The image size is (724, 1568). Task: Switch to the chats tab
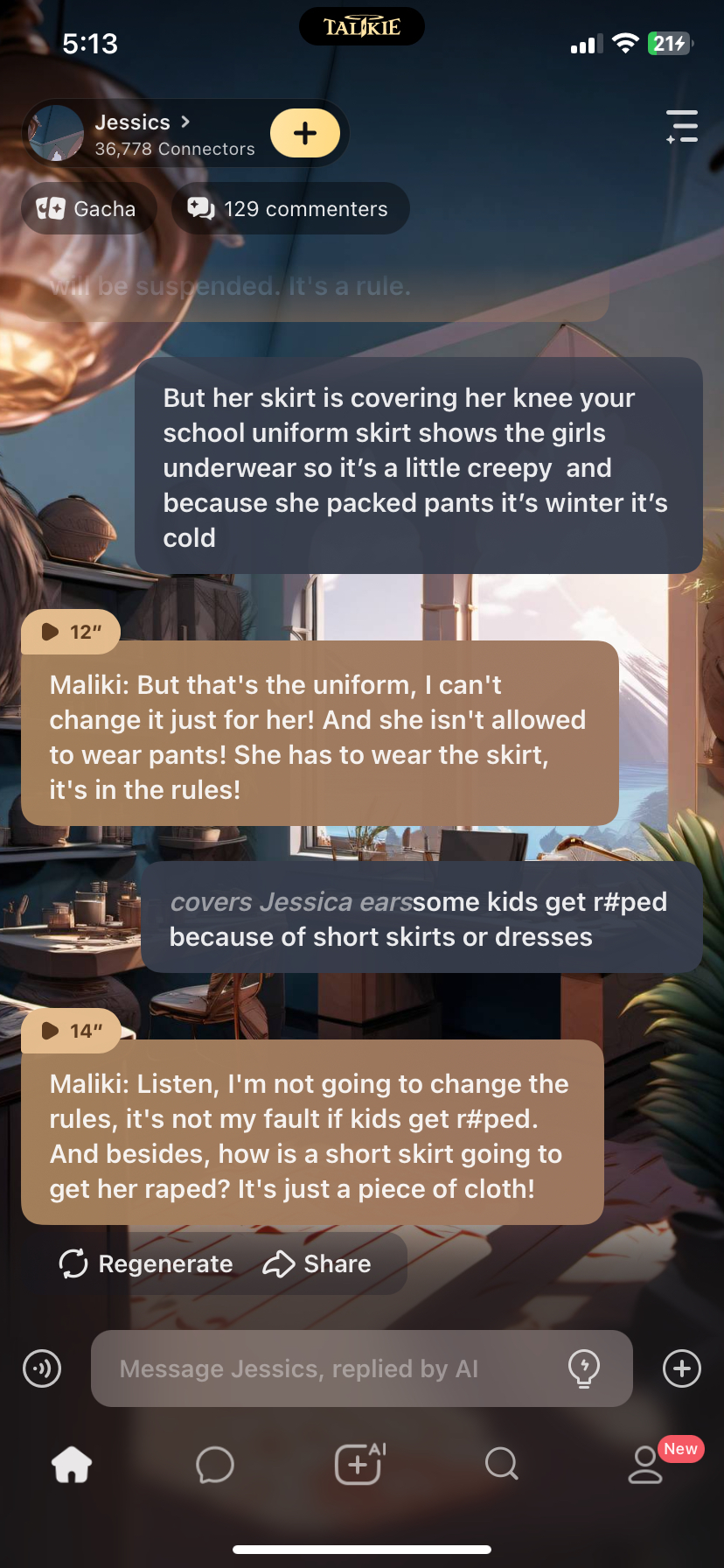click(215, 1464)
